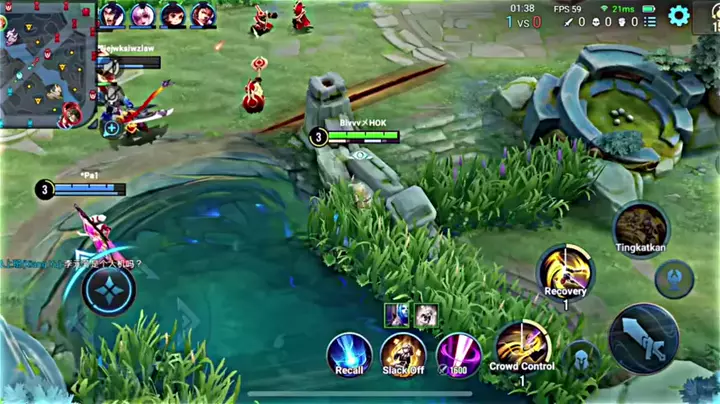Select the minion helmet target icon
The width and height of the screenshot is (720, 404).
click(x=580, y=358)
